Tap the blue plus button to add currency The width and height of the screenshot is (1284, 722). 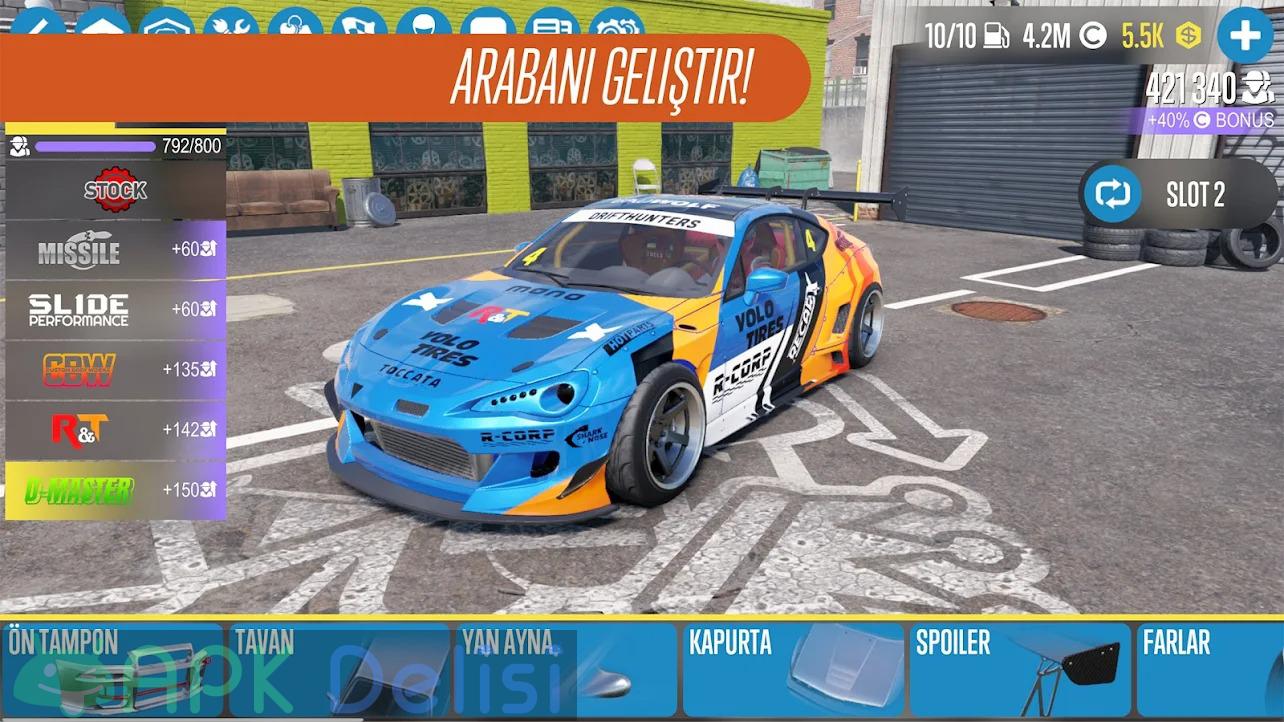tap(1244, 37)
